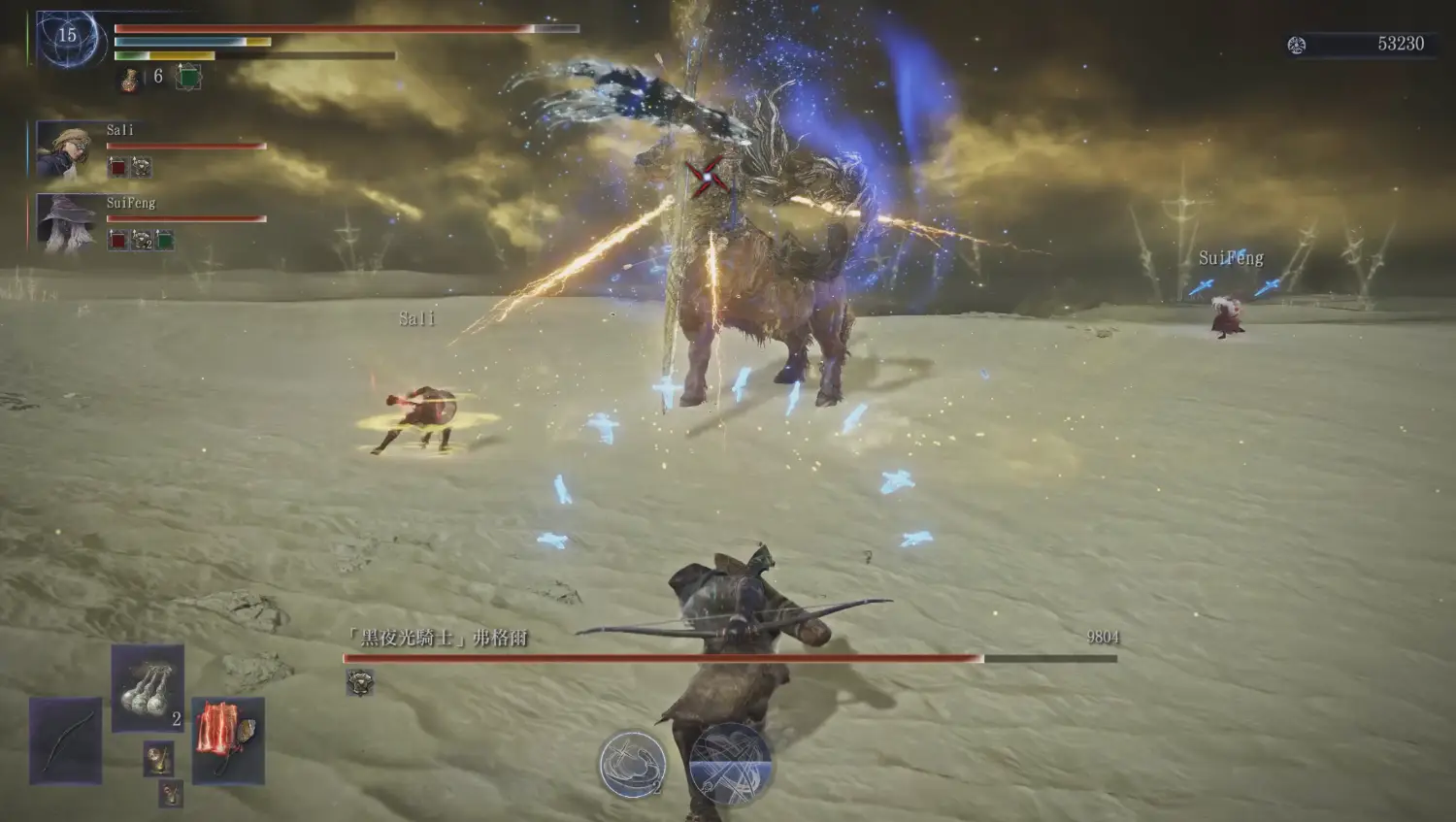This screenshot has height=822, width=1456.
Task: Inspect the status icon under the boss health bar
Action: coord(360,682)
